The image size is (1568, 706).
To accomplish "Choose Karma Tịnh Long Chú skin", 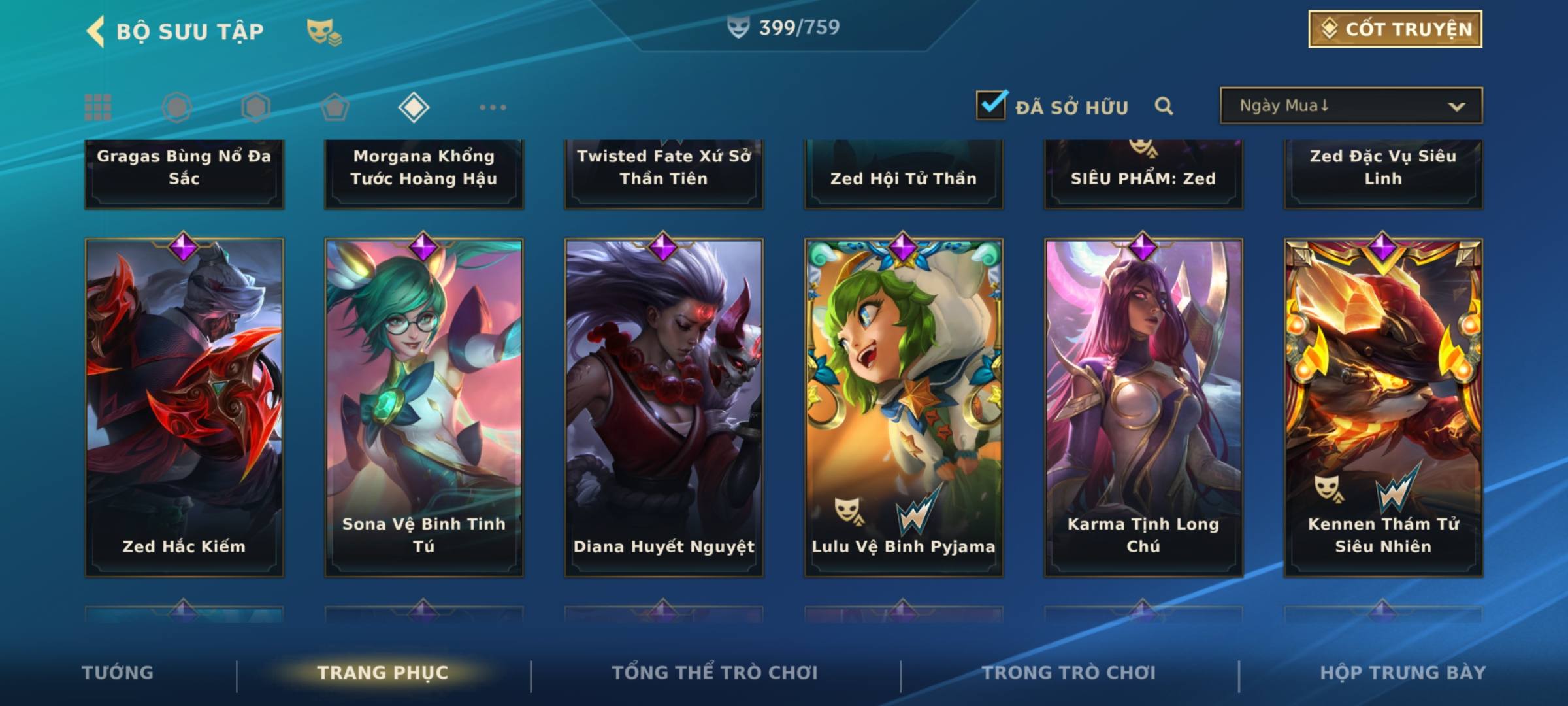I will (x=1143, y=407).
